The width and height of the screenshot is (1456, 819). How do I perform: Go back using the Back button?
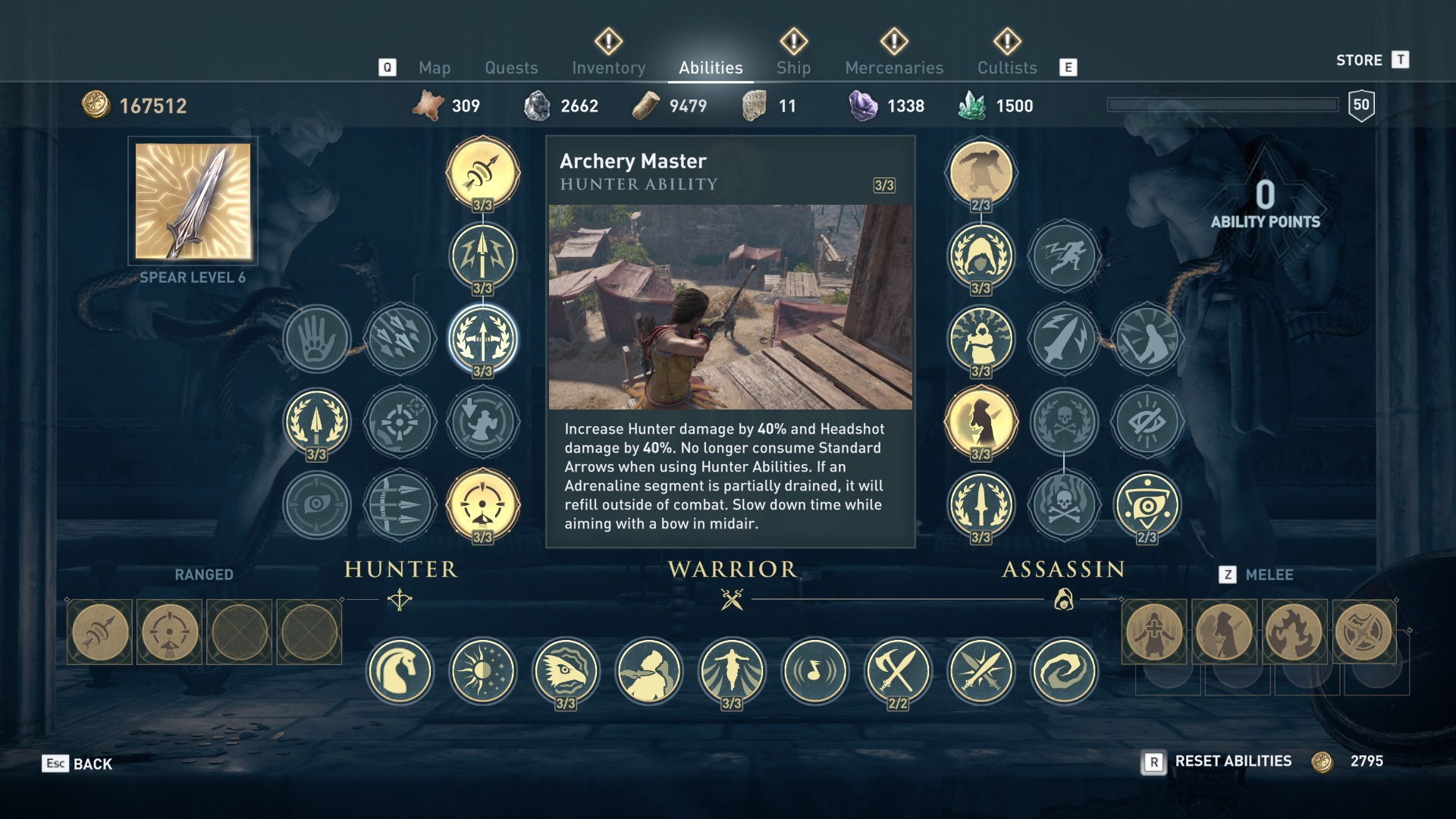[77, 764]
